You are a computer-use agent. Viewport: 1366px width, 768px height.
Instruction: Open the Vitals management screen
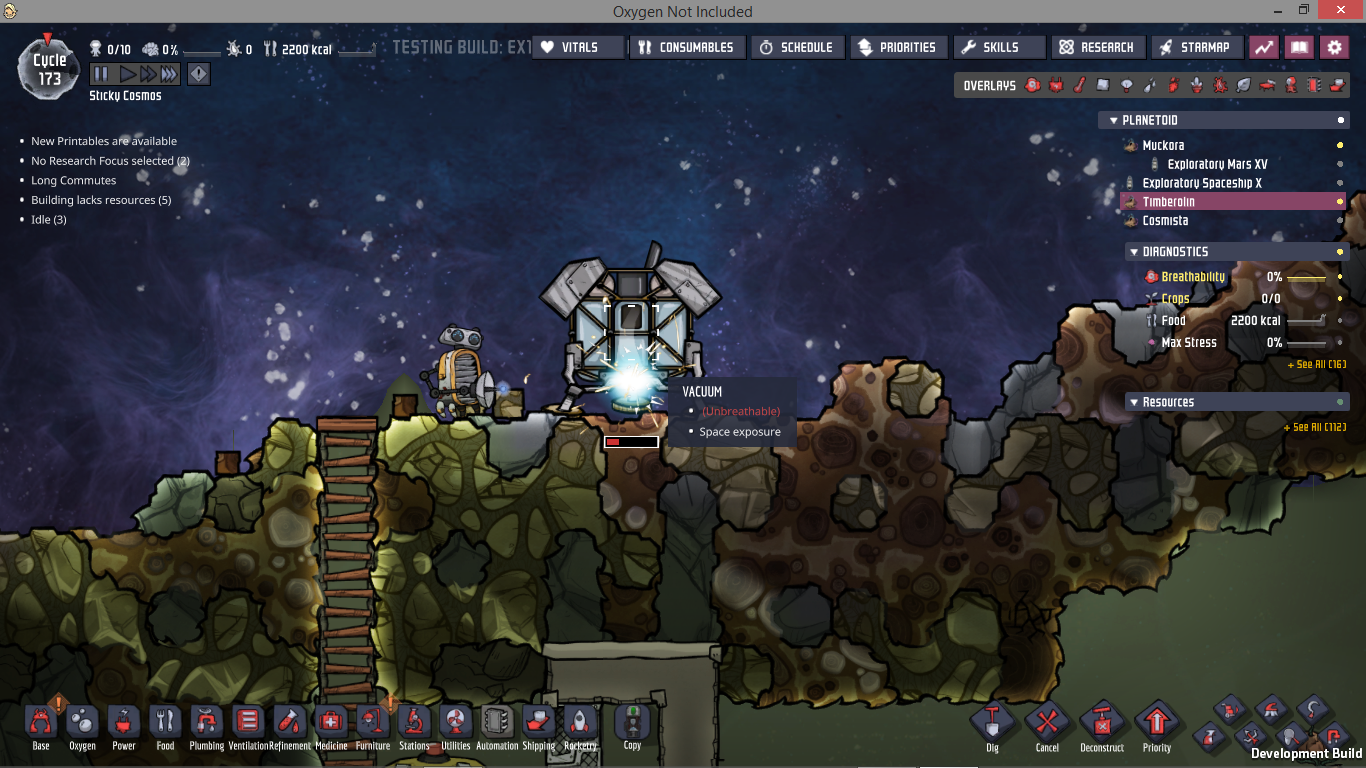pos(578,47)
